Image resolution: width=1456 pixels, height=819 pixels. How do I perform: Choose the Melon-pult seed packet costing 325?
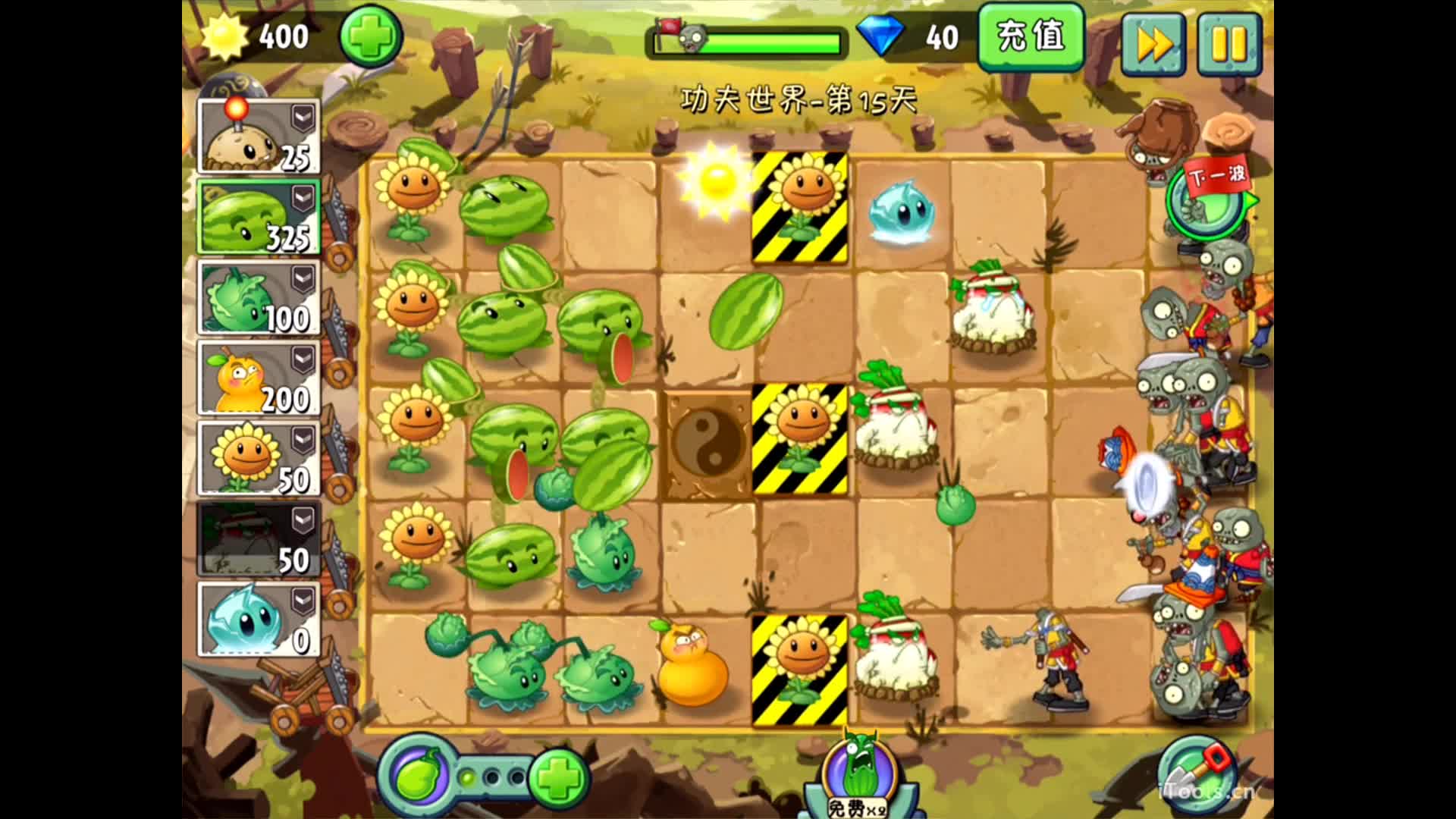coord(258,217)
